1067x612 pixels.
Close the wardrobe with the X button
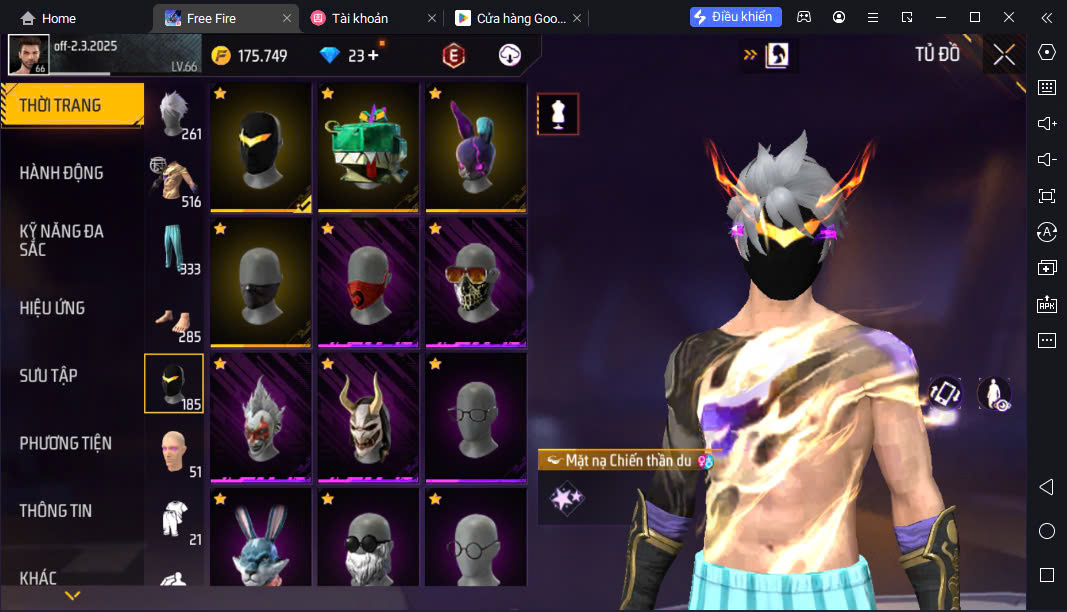1004,55
